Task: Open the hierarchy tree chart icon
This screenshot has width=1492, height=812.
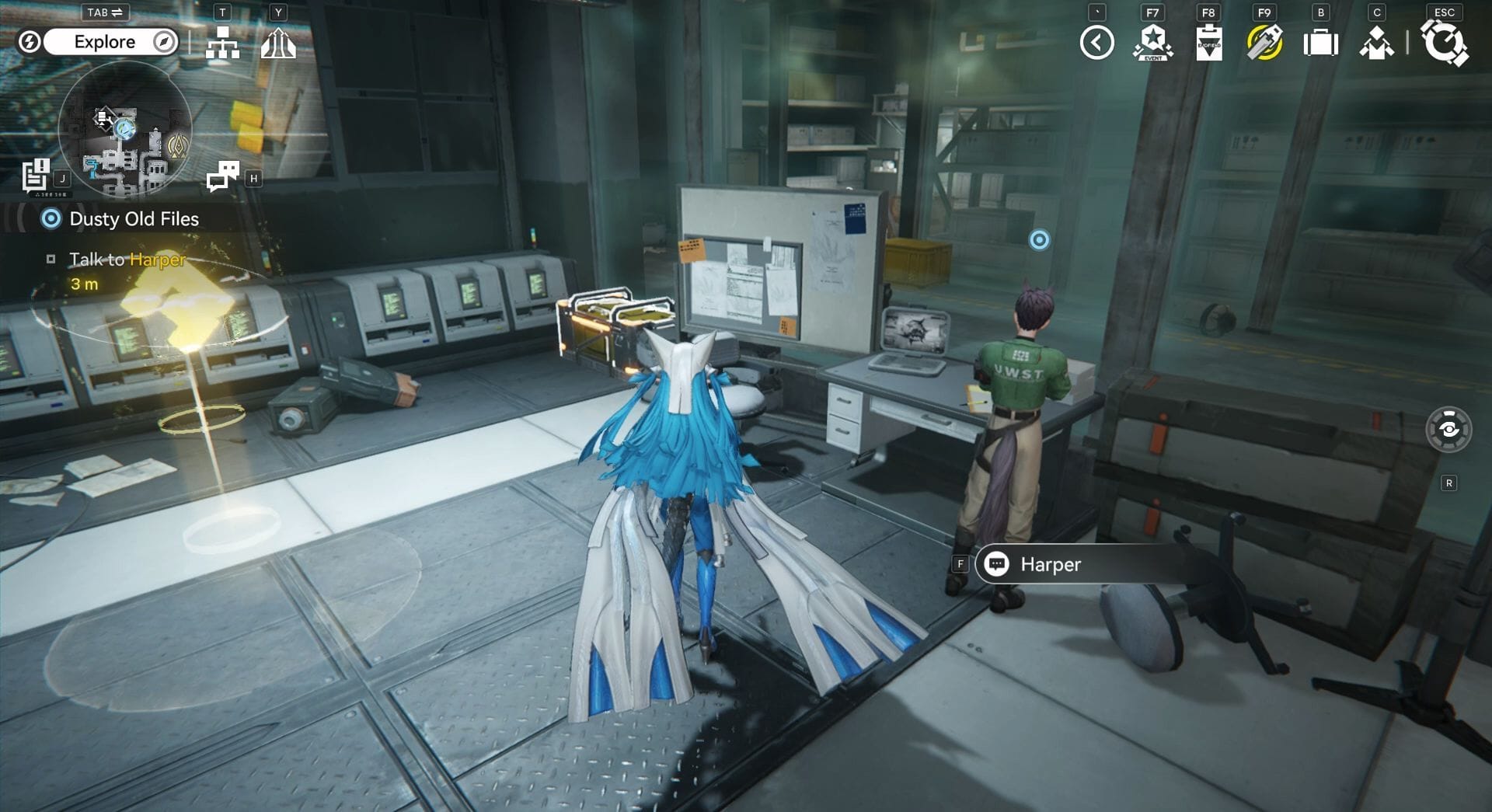Action: coord(222,43)
